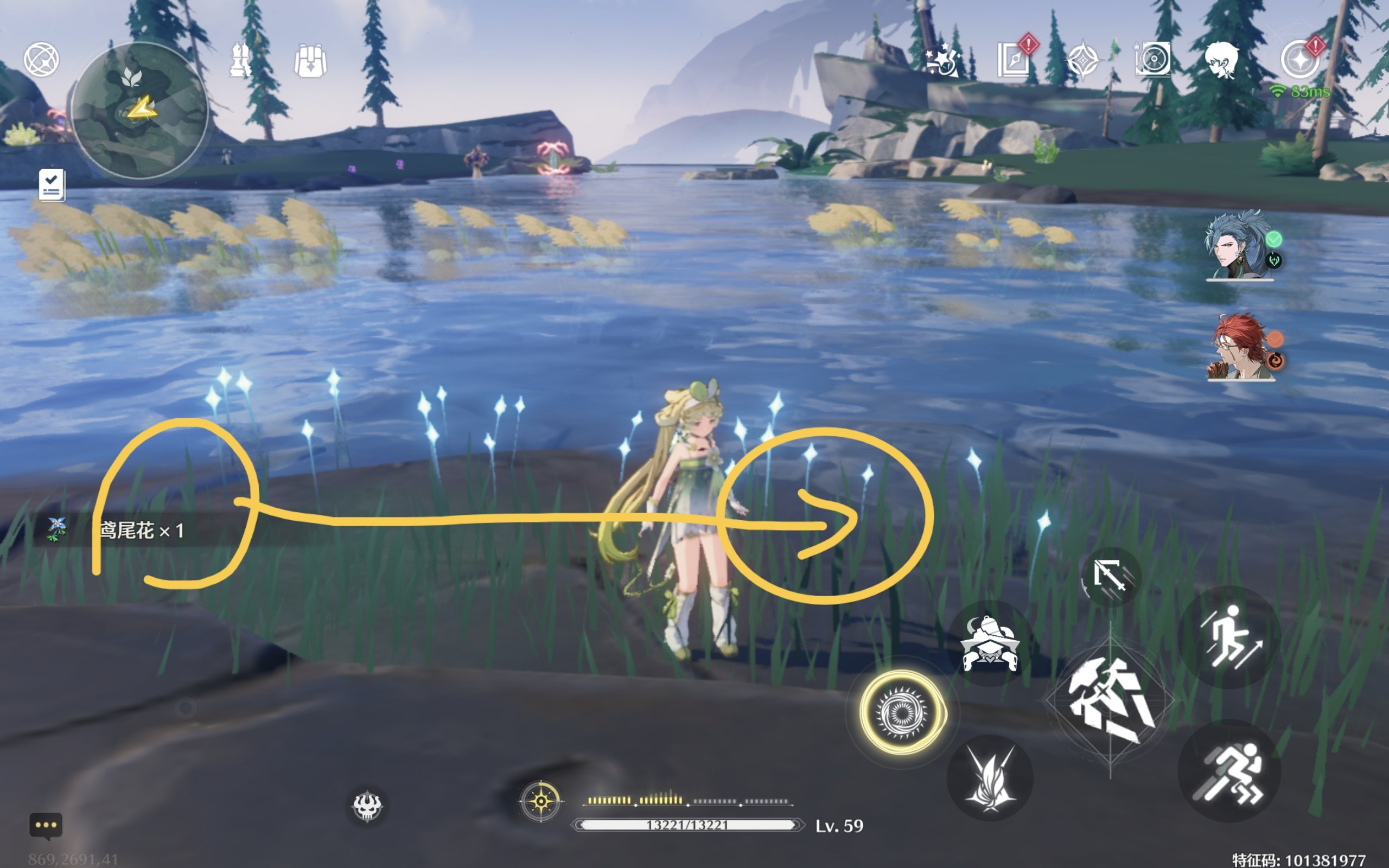The image size is (1389, 868).
Task: Open the checklist quest tracker icon
Action: (x=52, y=185)
